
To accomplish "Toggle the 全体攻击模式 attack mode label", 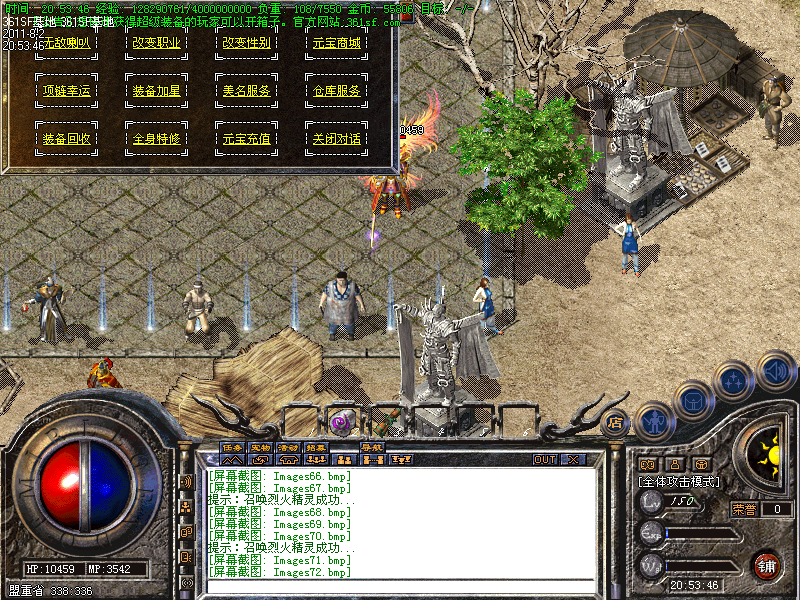I will (679, 481).
